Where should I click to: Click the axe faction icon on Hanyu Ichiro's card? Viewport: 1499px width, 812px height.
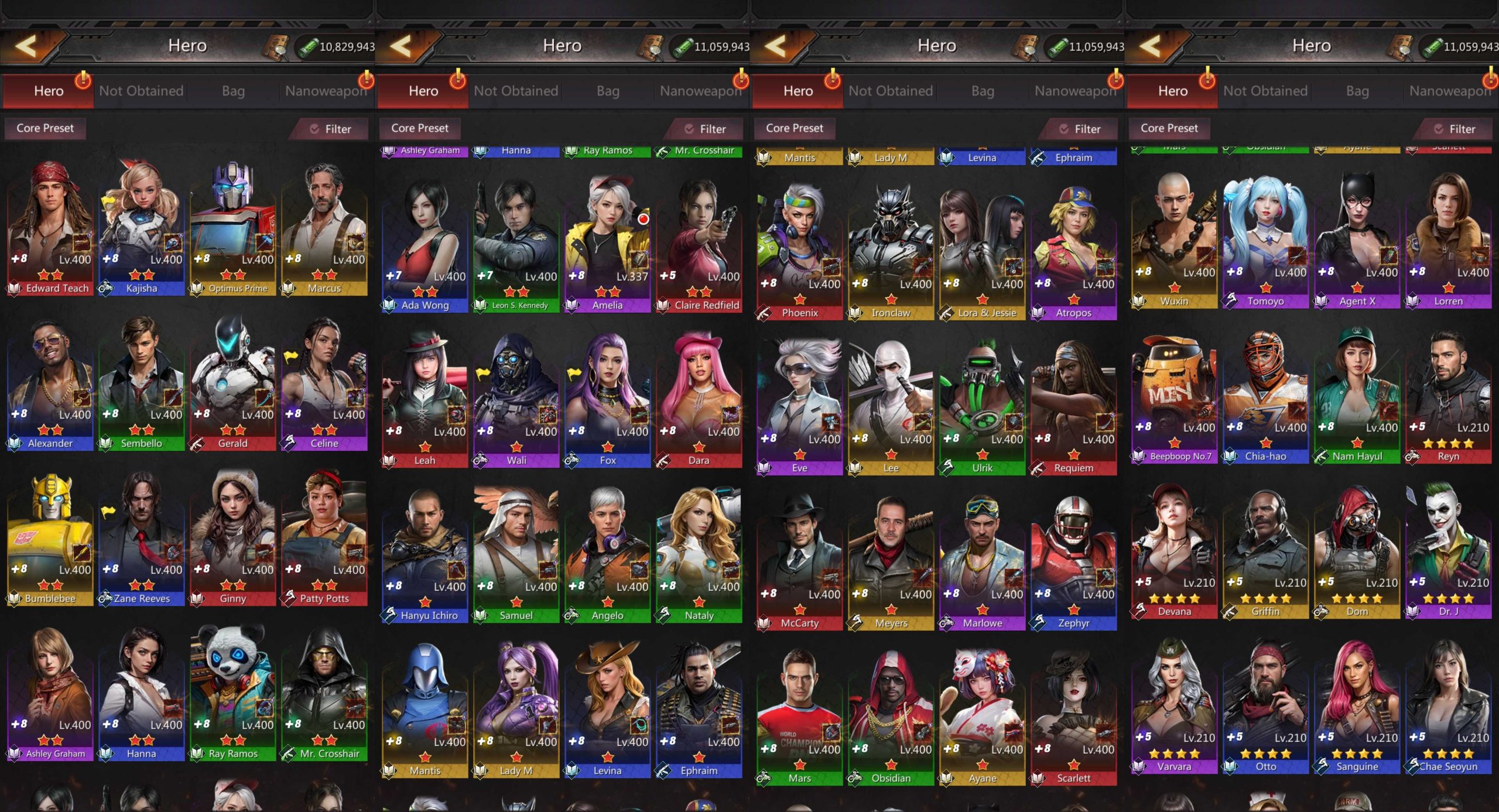[x=388, y=615]
